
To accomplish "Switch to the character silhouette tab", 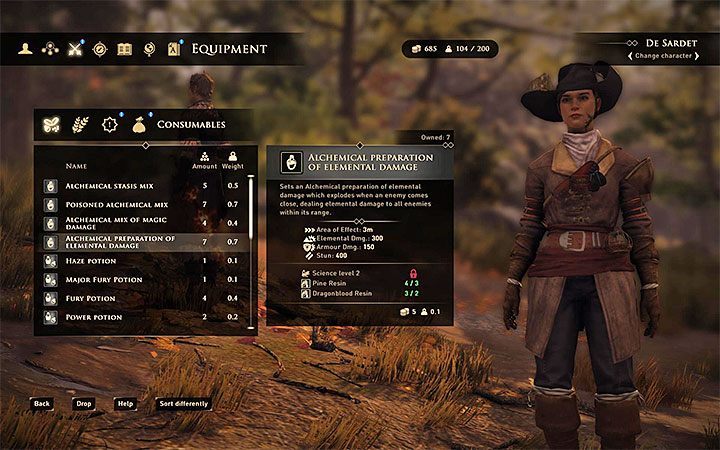I will point(27,48).
